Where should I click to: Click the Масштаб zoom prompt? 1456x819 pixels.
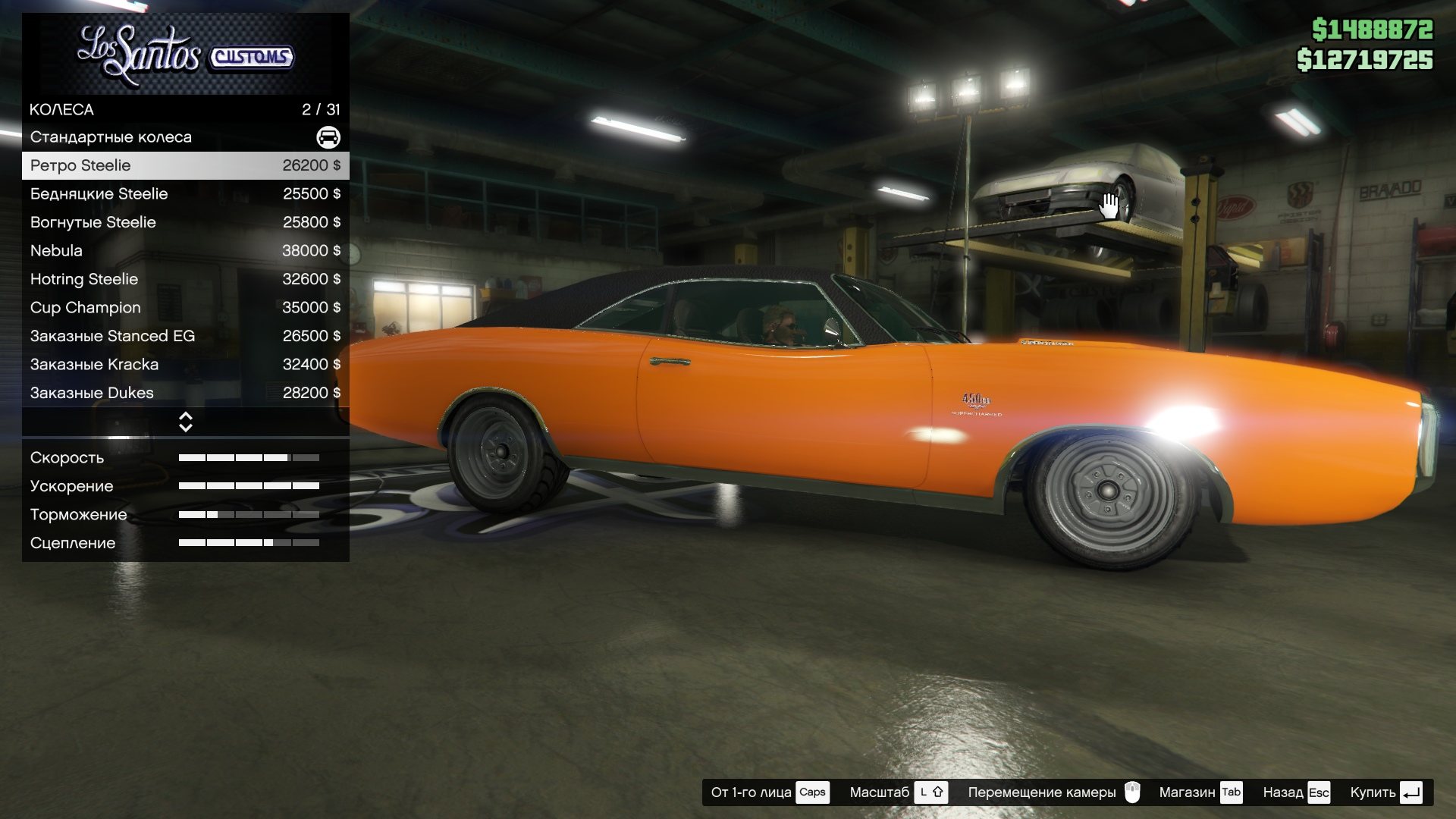pyautogui.click(x=898, y=792)
